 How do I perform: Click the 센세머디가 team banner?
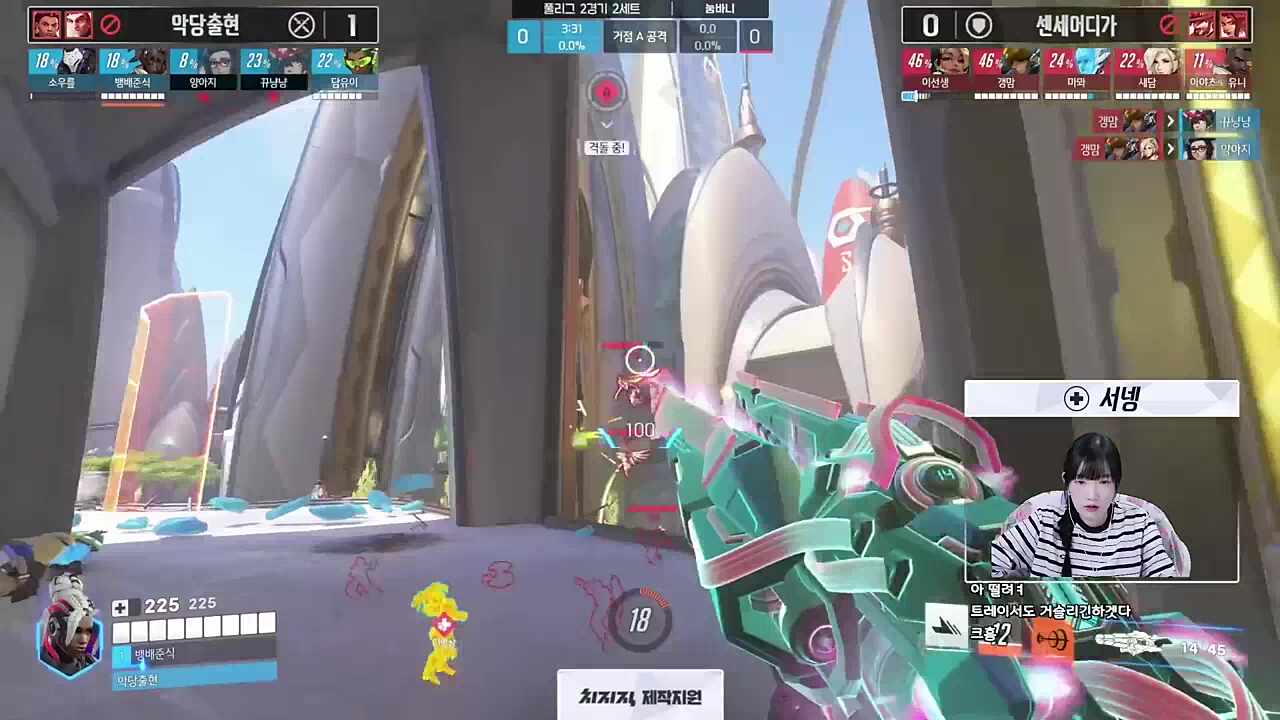point(1076,25)
